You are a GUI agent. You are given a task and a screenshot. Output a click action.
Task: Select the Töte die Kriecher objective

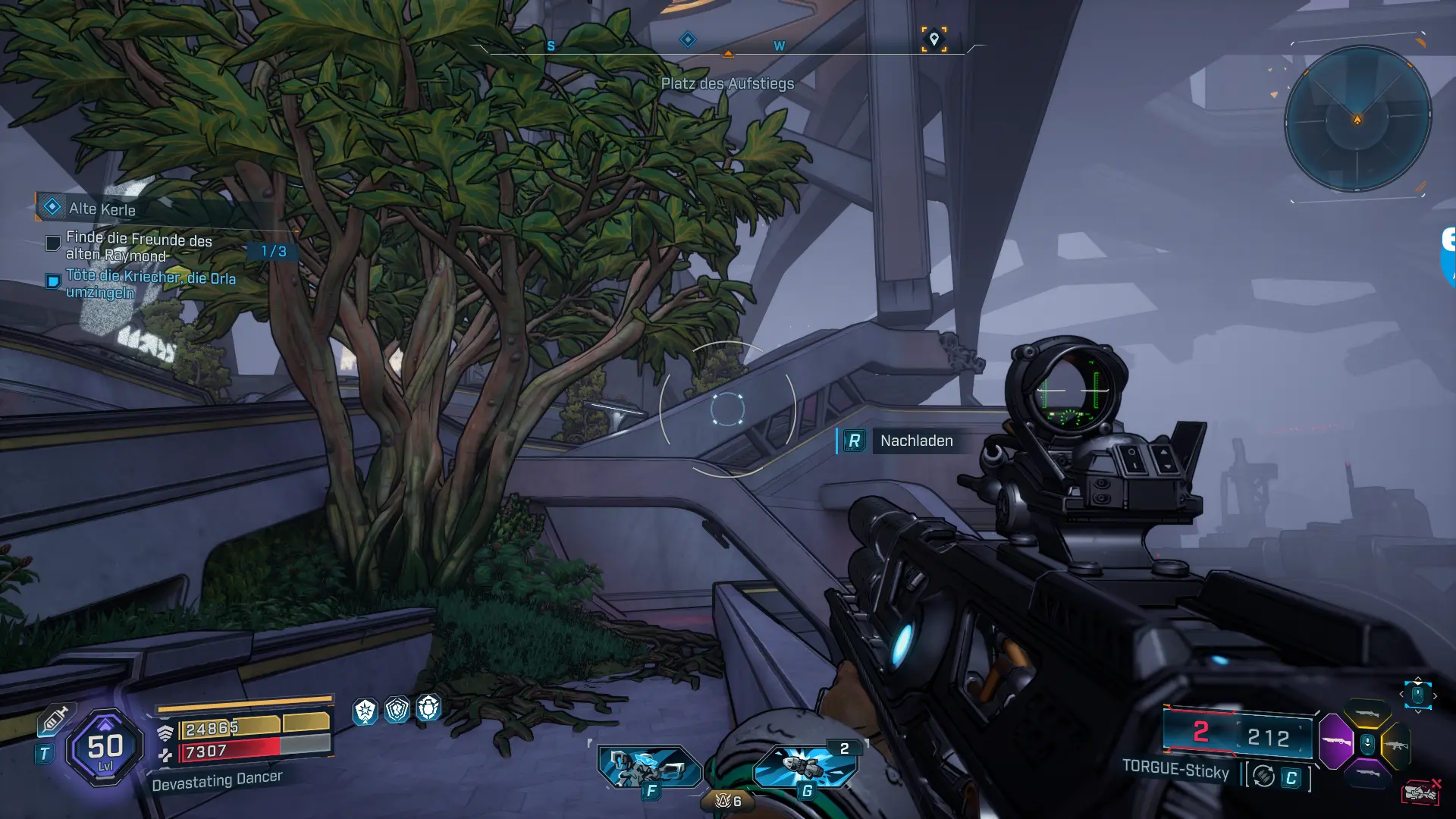pos(150,284)
